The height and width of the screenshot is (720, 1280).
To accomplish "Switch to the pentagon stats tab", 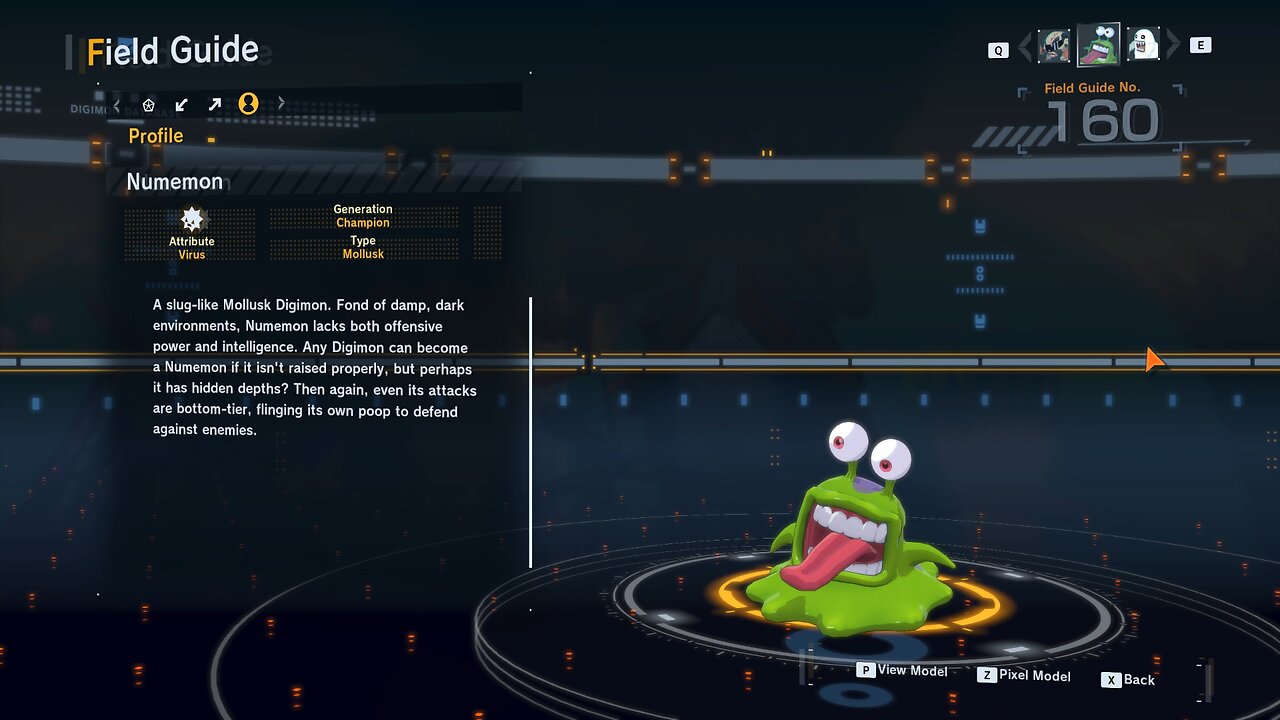I will coord(149,104).
